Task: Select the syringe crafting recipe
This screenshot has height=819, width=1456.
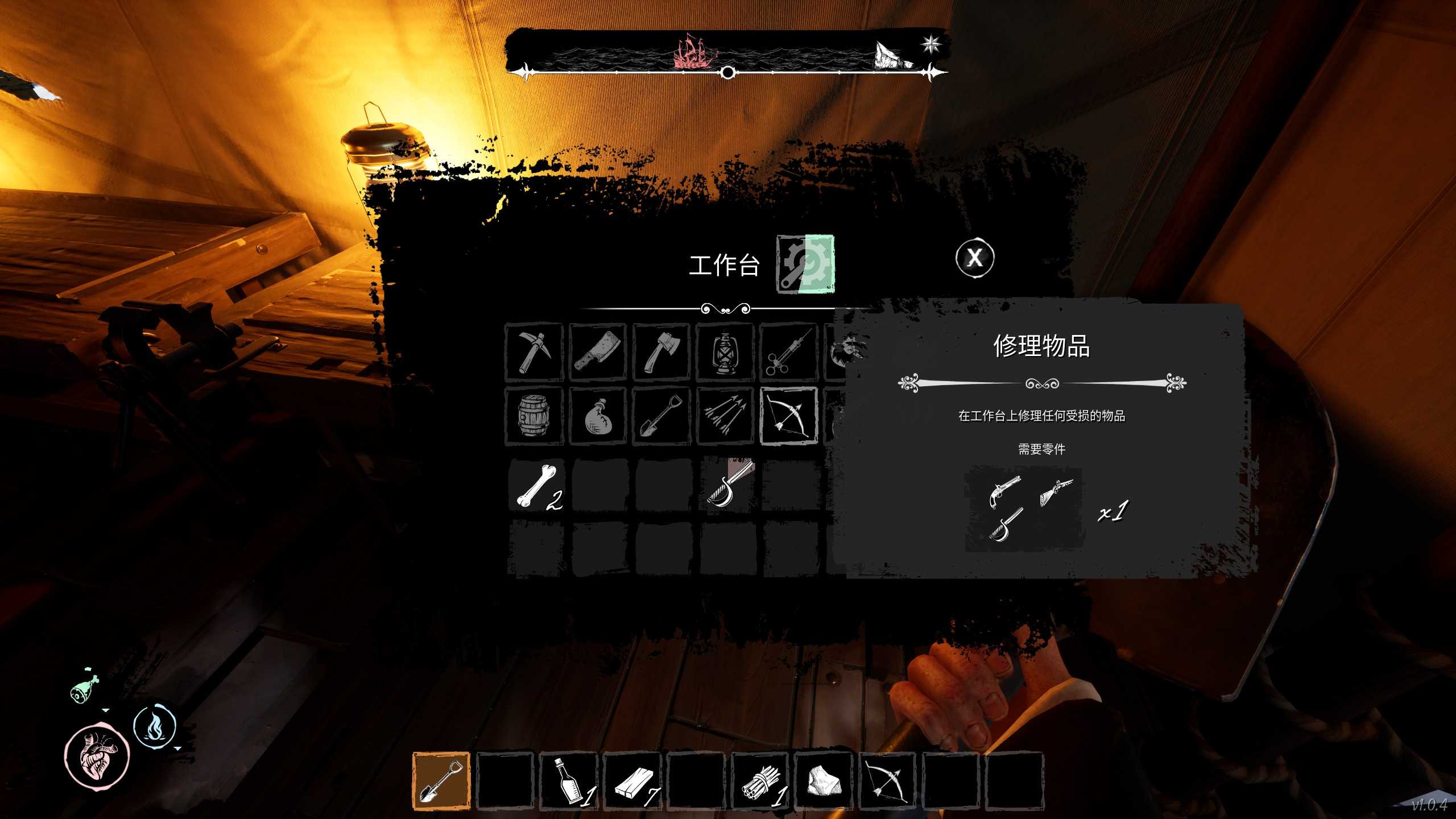Action: click(788, 352)
